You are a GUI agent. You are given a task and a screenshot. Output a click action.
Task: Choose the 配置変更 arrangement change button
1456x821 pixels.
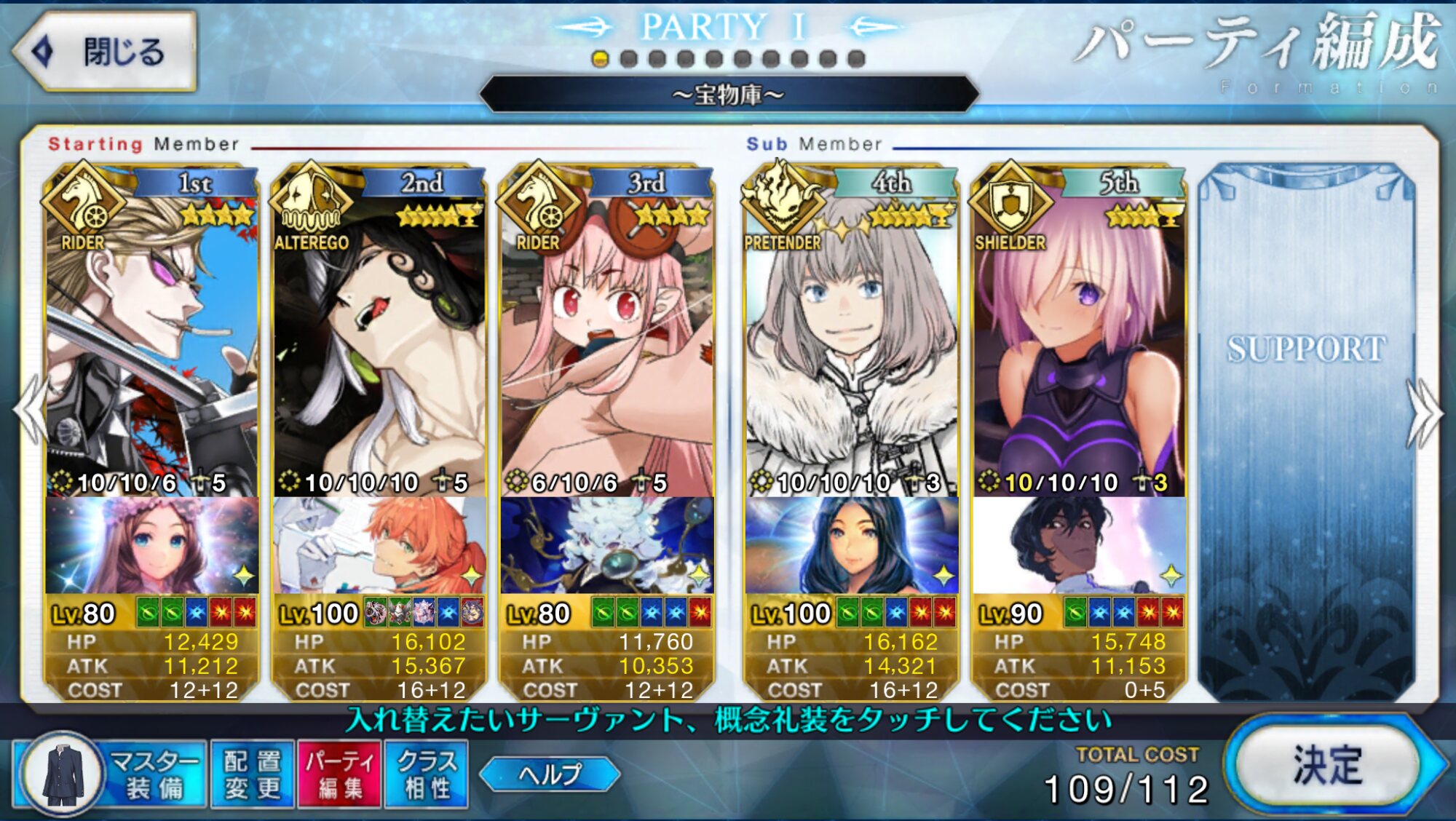coord(252,774)
